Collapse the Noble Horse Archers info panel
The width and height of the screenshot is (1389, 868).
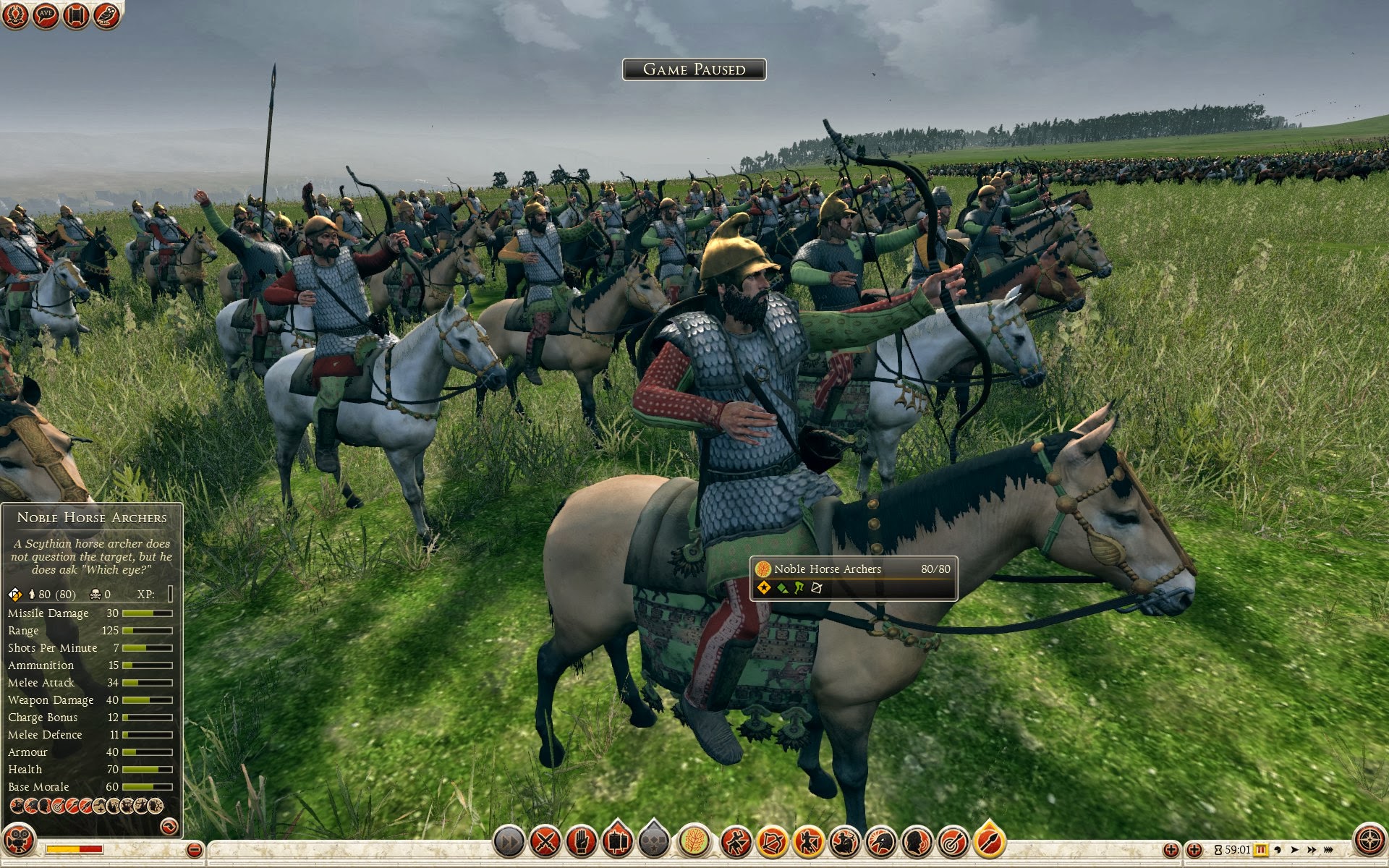pos(169,825)
